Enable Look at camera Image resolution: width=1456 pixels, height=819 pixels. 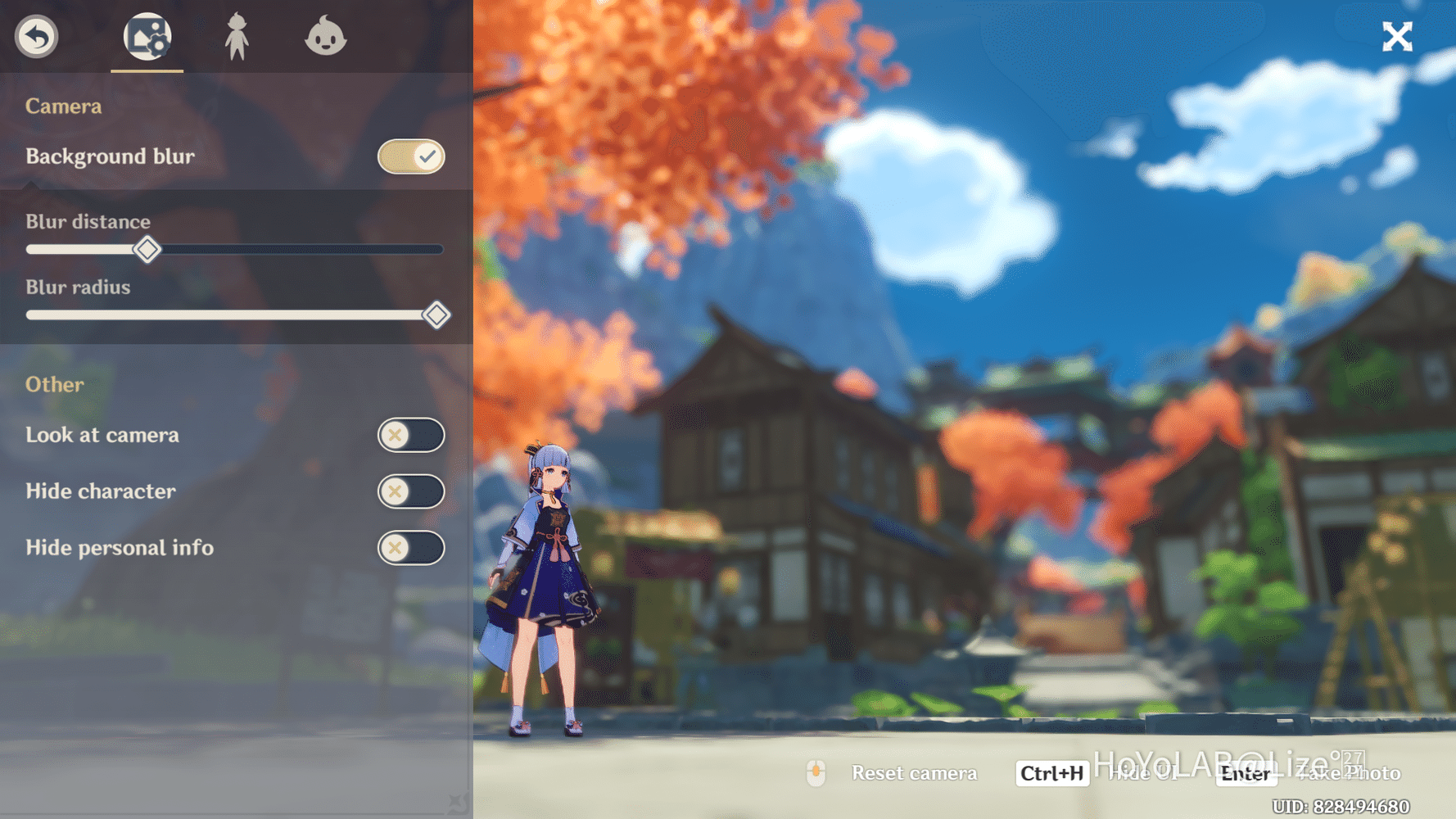[x=411, y=435]
